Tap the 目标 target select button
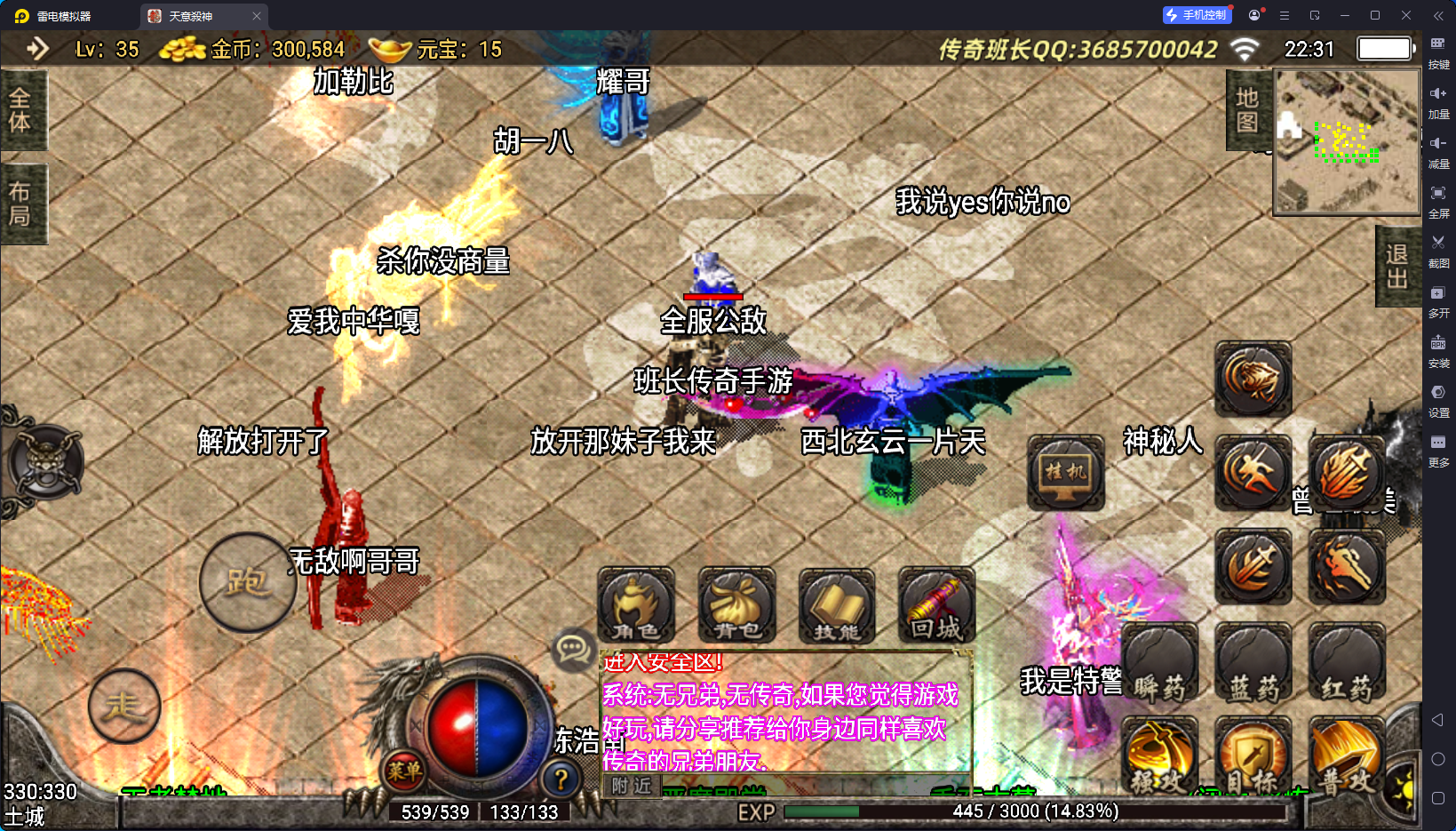1456x831 pixels. pos(1253,756)
